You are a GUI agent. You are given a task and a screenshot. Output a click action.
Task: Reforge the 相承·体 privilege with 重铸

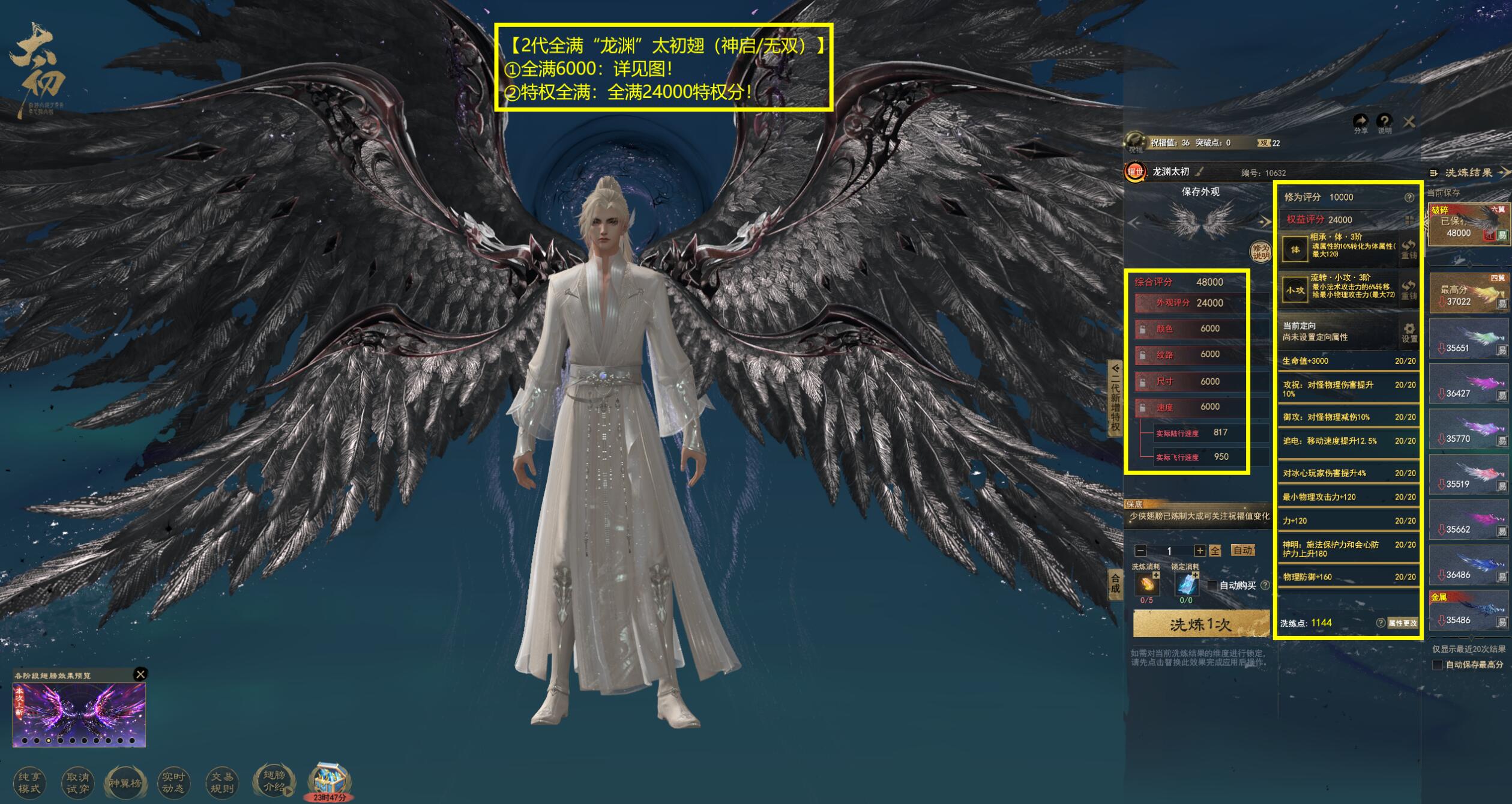[1408, 249]
